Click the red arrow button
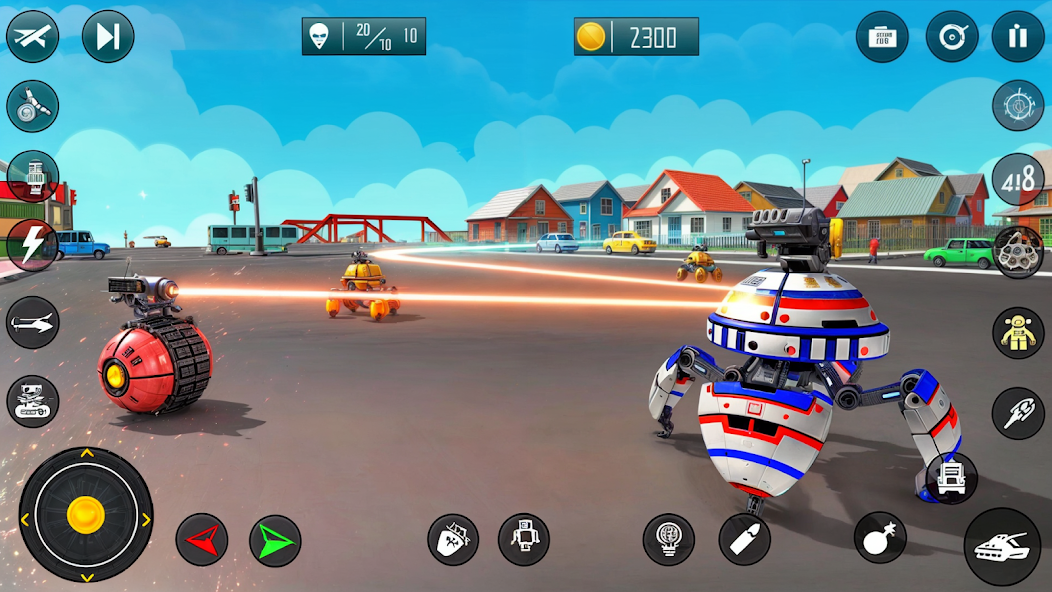 tap(202, 540)
